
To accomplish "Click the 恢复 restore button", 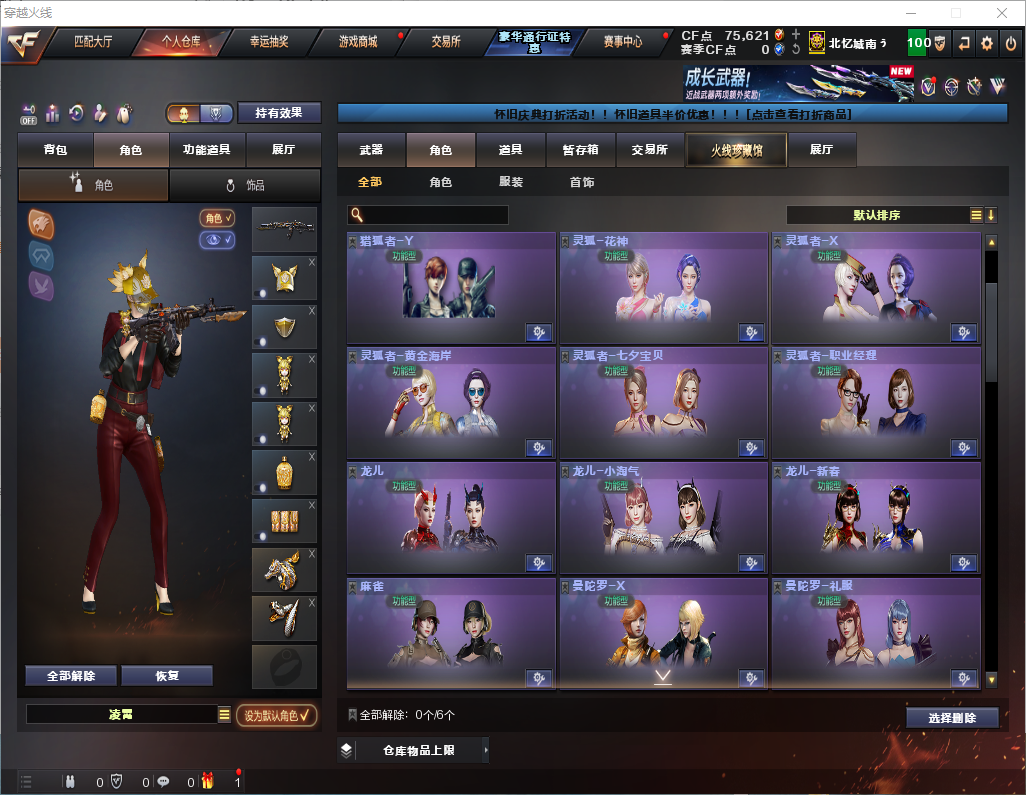I will tap(167, 676).
